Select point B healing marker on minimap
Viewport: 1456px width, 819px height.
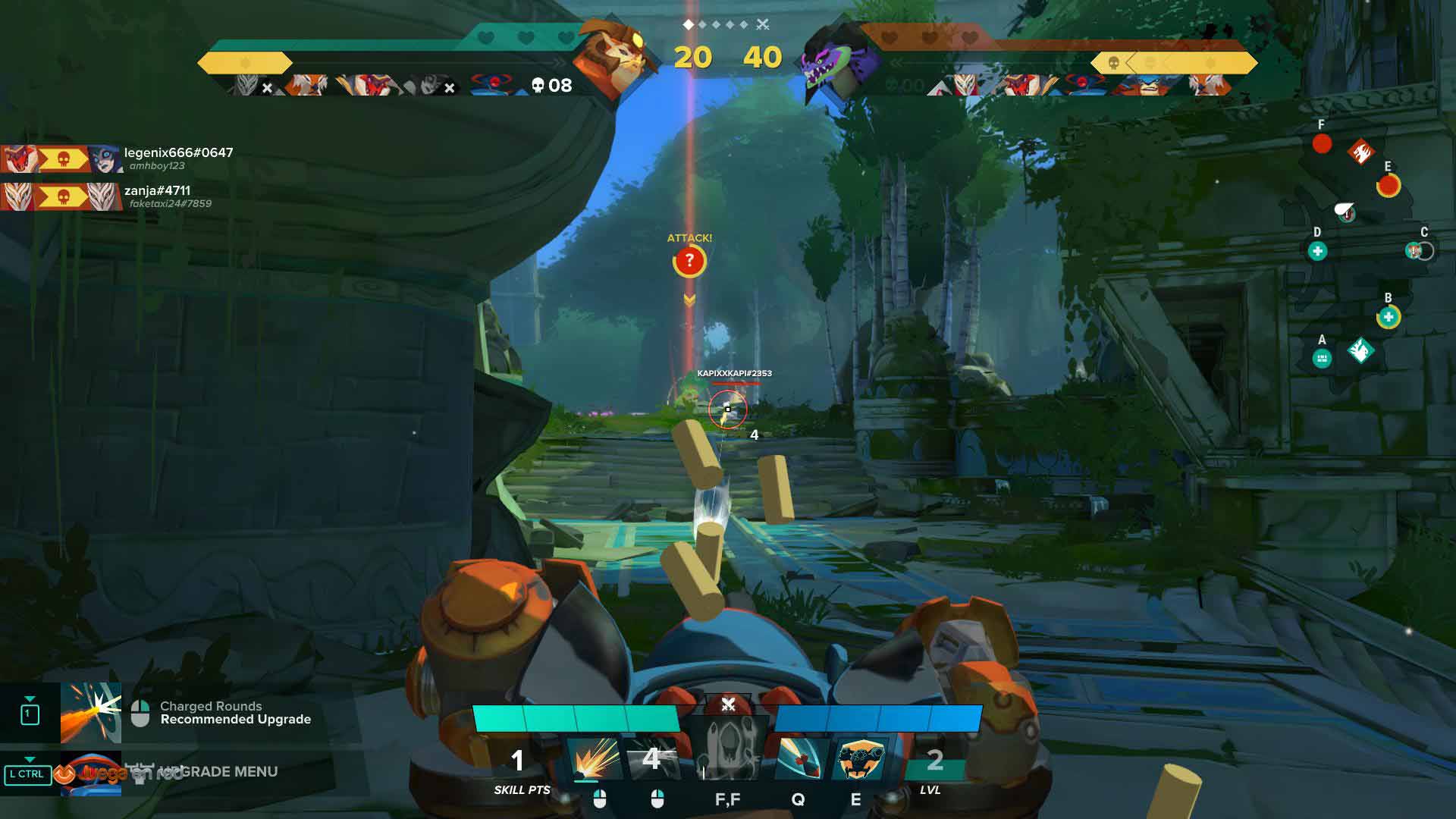1389,316
